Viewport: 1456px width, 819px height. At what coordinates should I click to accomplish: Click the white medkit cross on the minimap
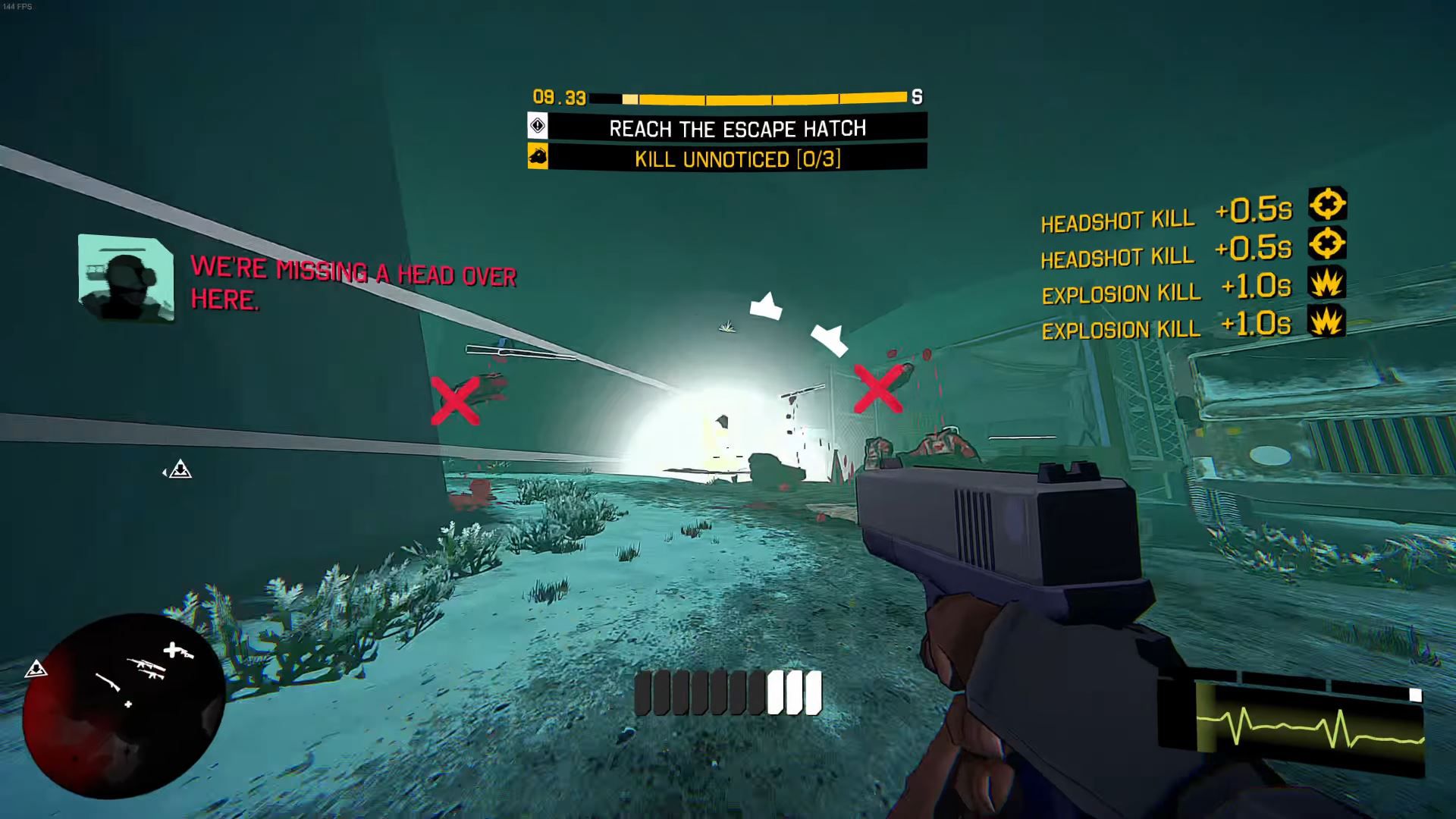tap(174, 650)
